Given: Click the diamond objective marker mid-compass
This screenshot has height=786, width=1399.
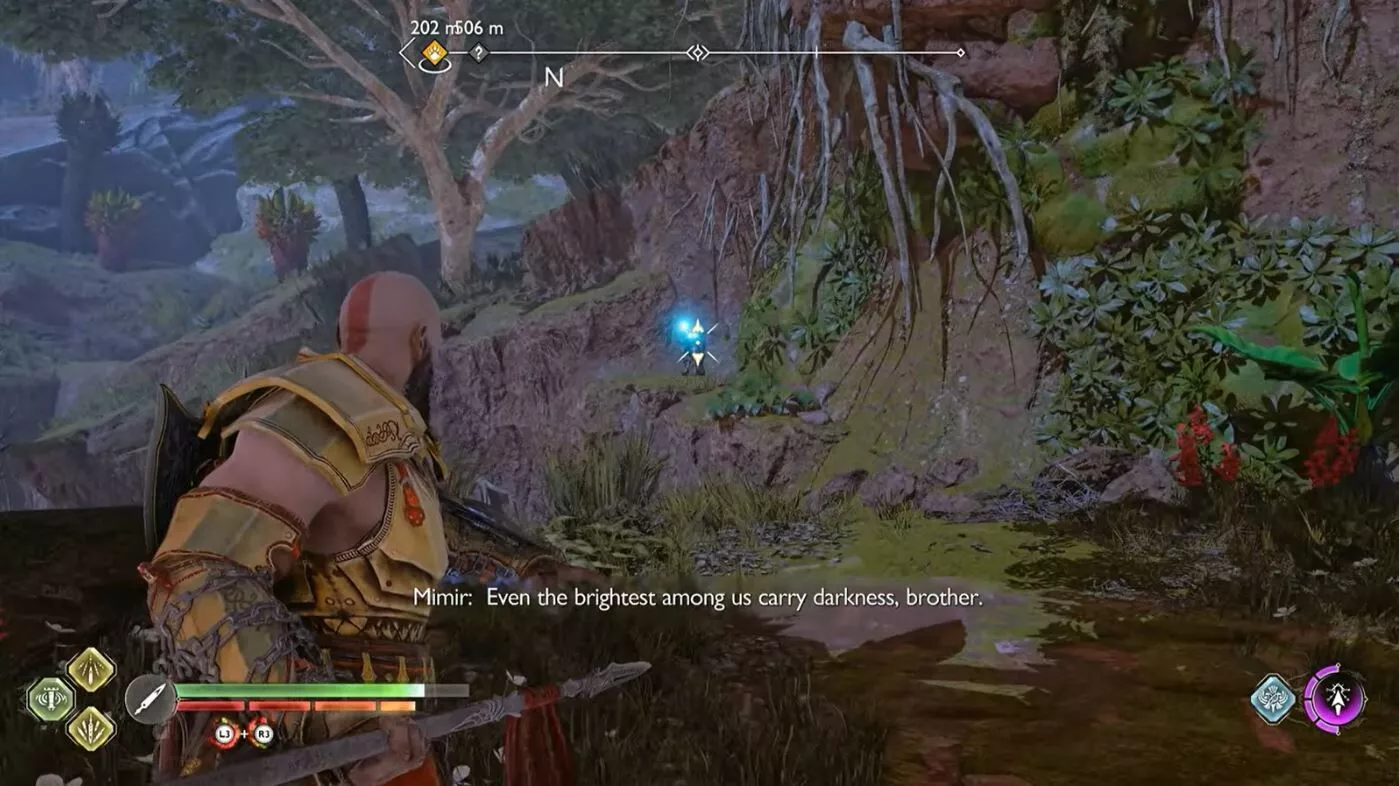Looking at the screenshot, I should 698,53.
